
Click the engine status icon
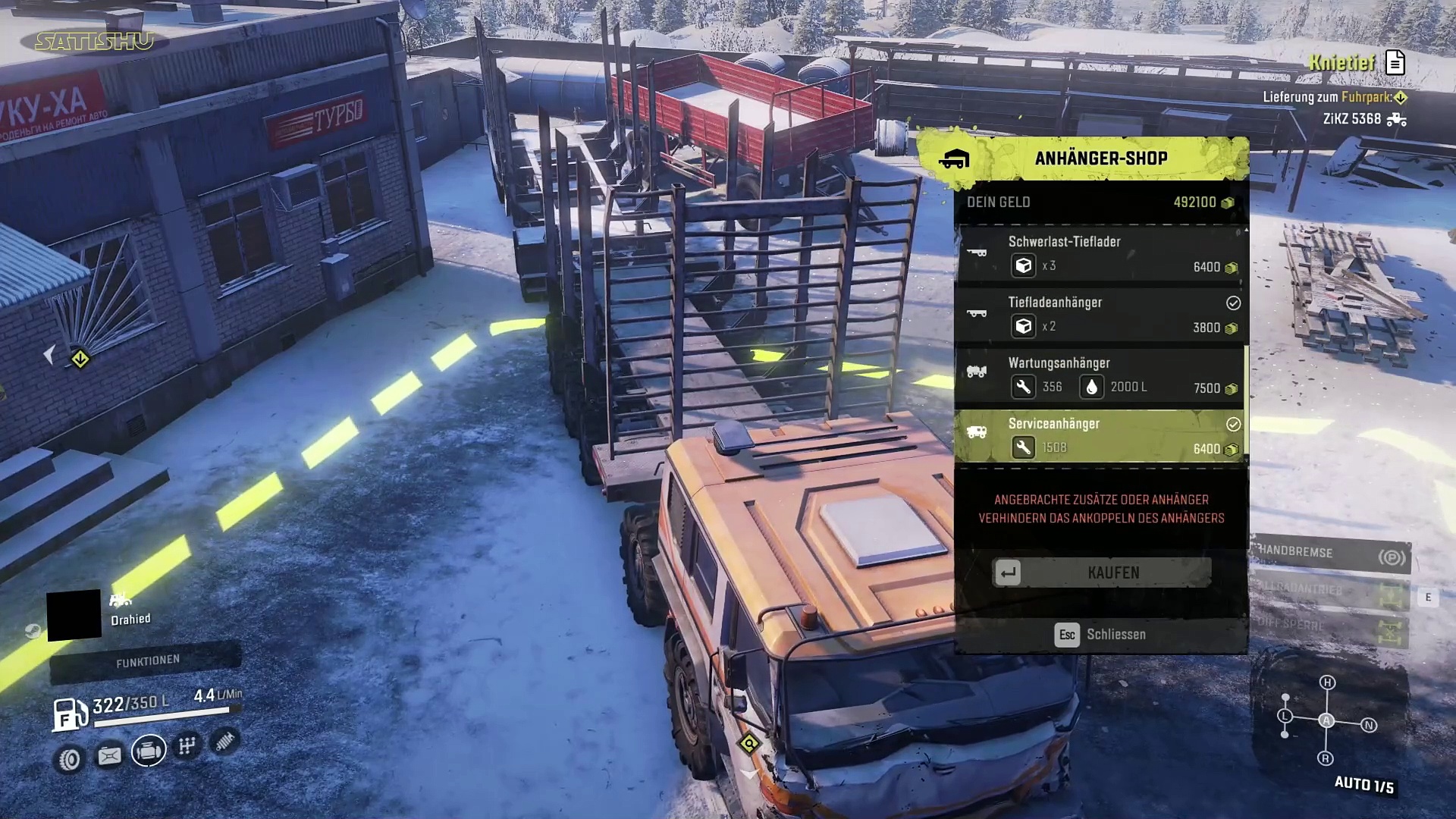point(149,751)
